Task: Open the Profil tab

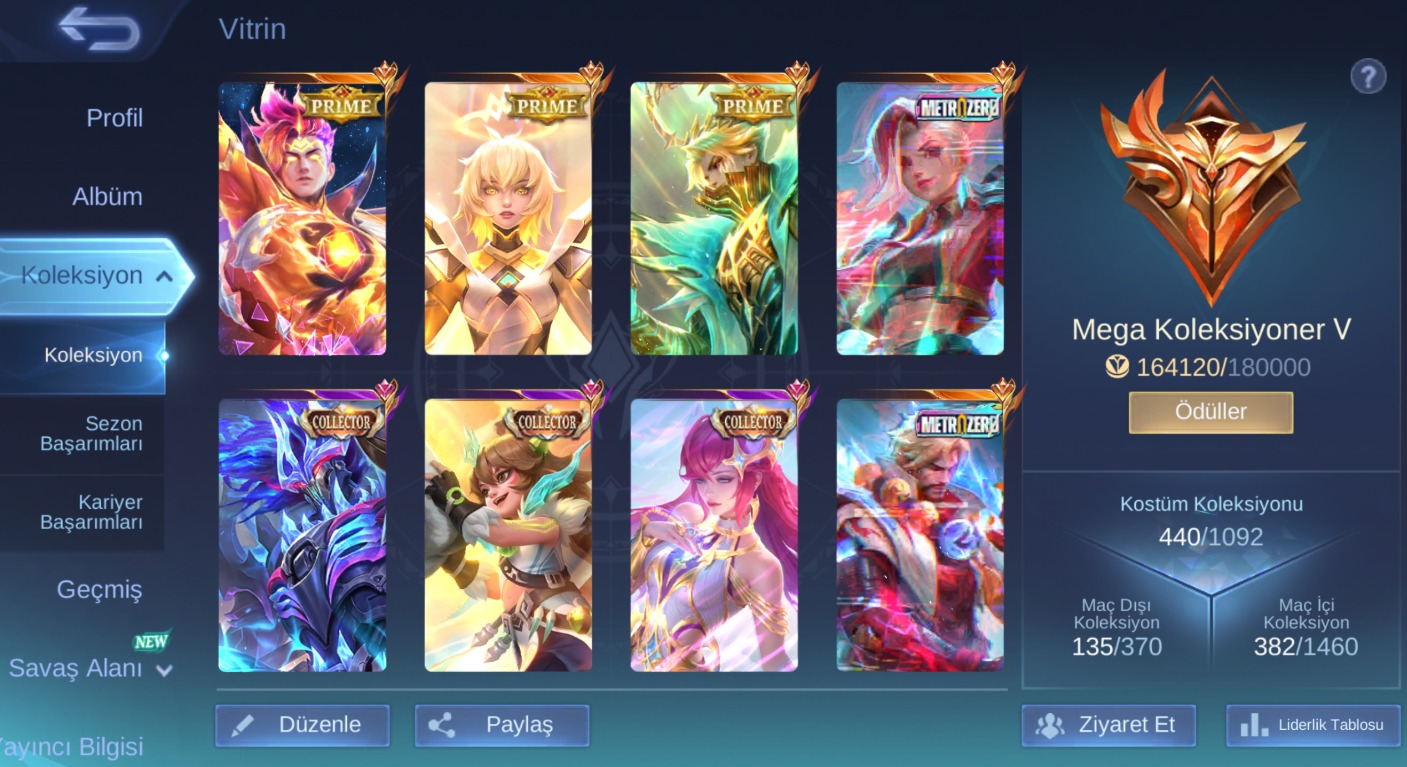Action: [114, 118]
